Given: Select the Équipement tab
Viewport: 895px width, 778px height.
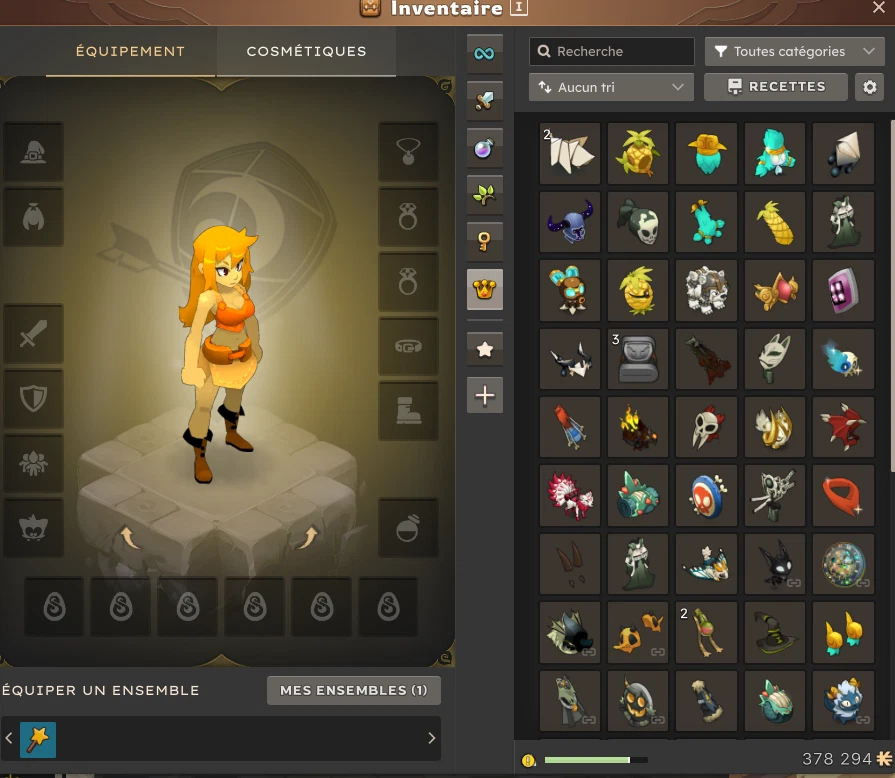Looking at the screenshot, I should [131, 51].
